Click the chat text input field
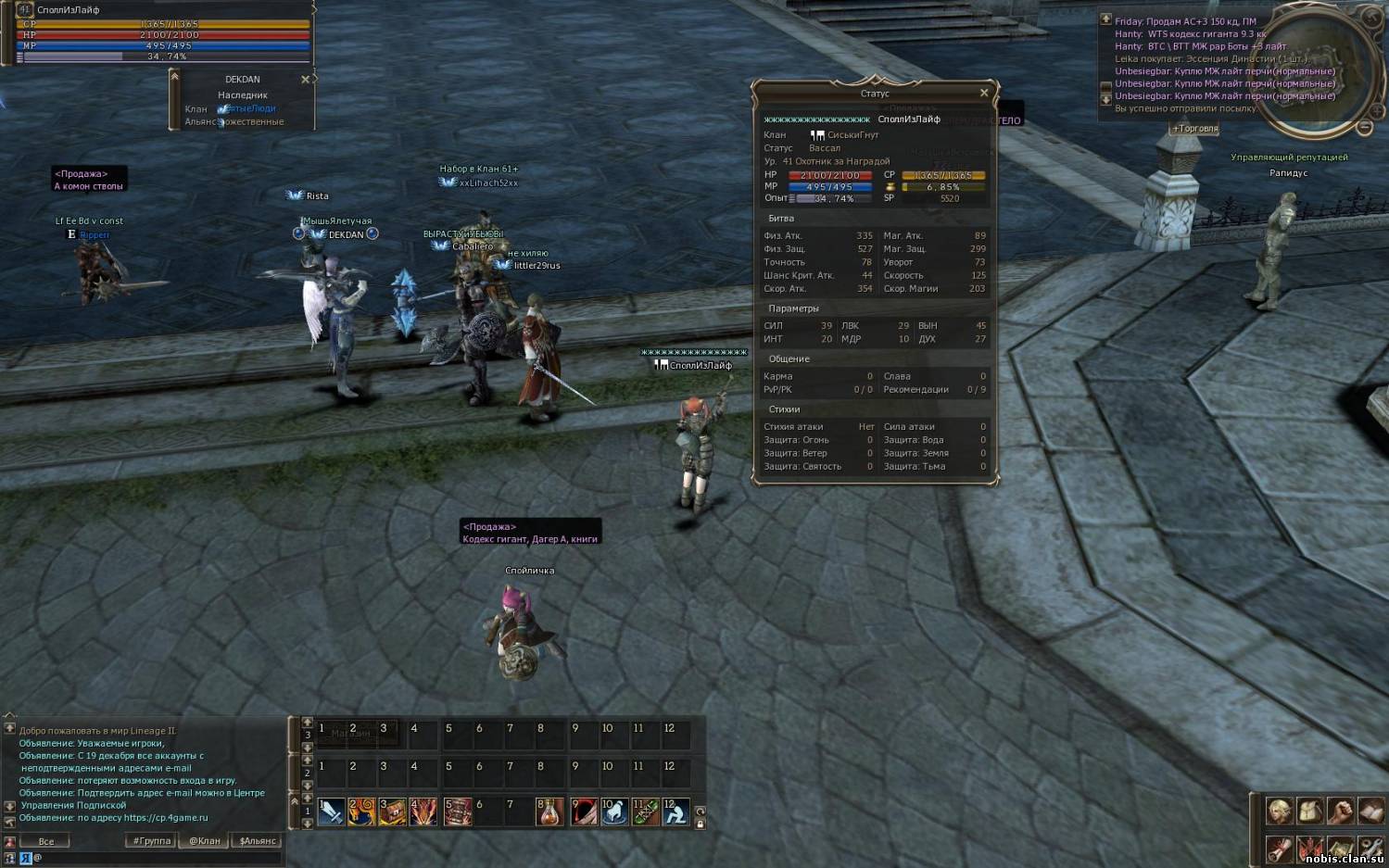Image resolution: width=1389 pixels, height=868 pixels. pos(158,858)
